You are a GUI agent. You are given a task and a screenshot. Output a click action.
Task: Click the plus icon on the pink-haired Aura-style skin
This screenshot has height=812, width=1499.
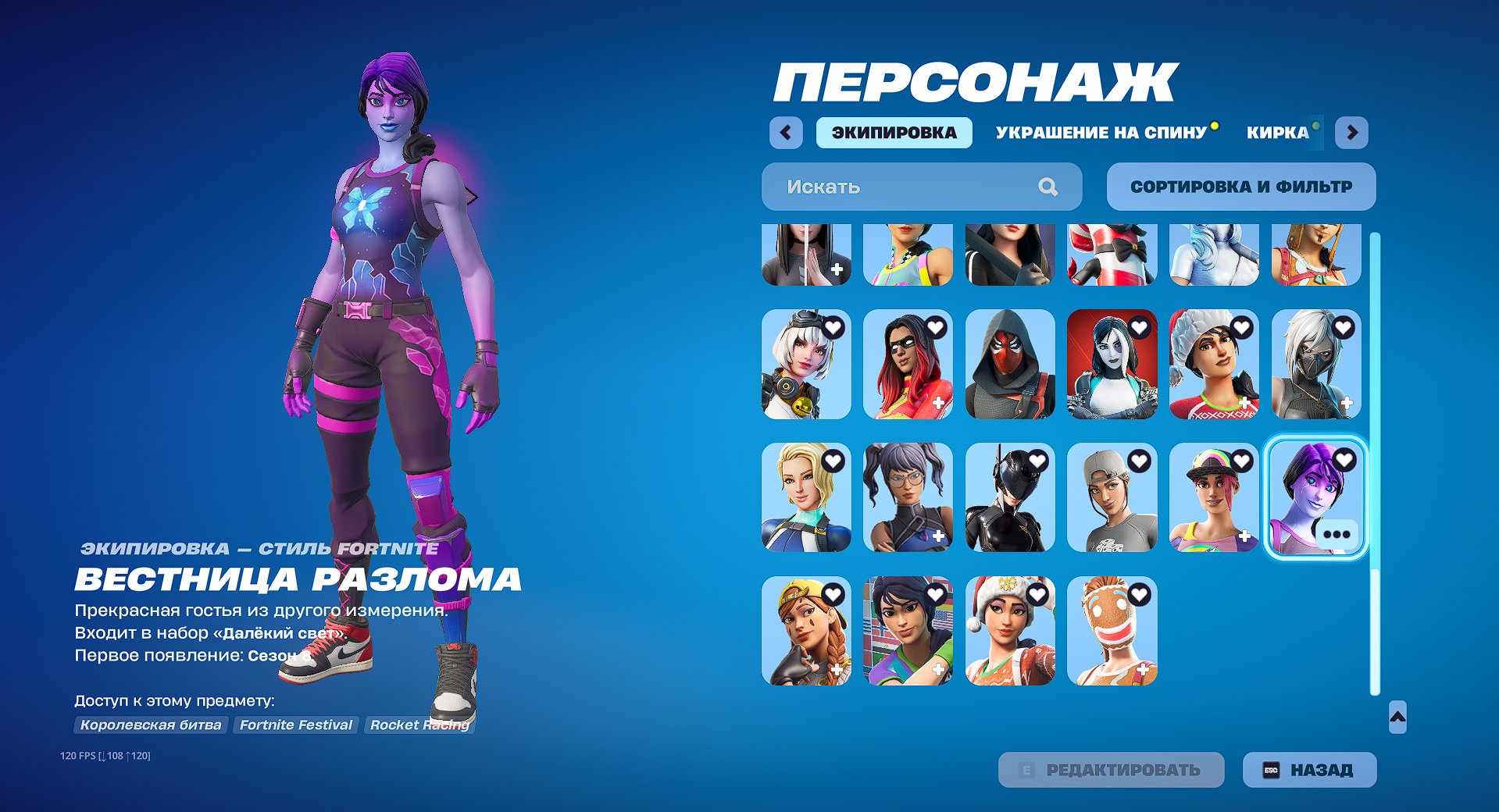1244,537
